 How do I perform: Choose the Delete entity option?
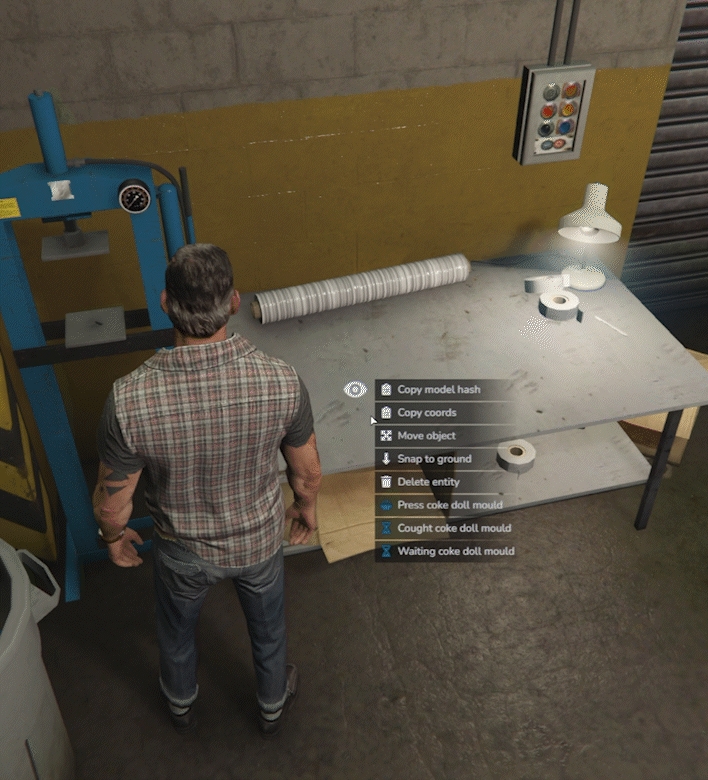point(428,482)
